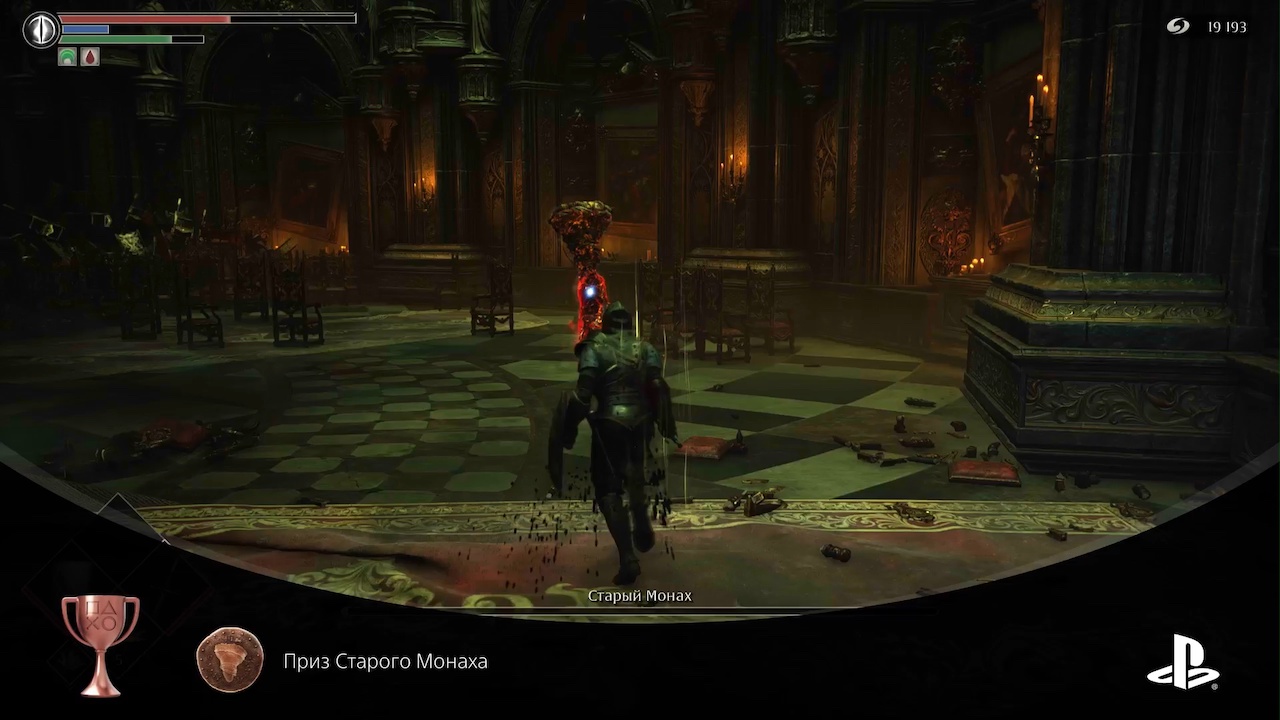Open the "Приз Старого Монаха" trophy title
Image resolution: width=1280 pixels, height=720 pixels.
coord(385,661)
